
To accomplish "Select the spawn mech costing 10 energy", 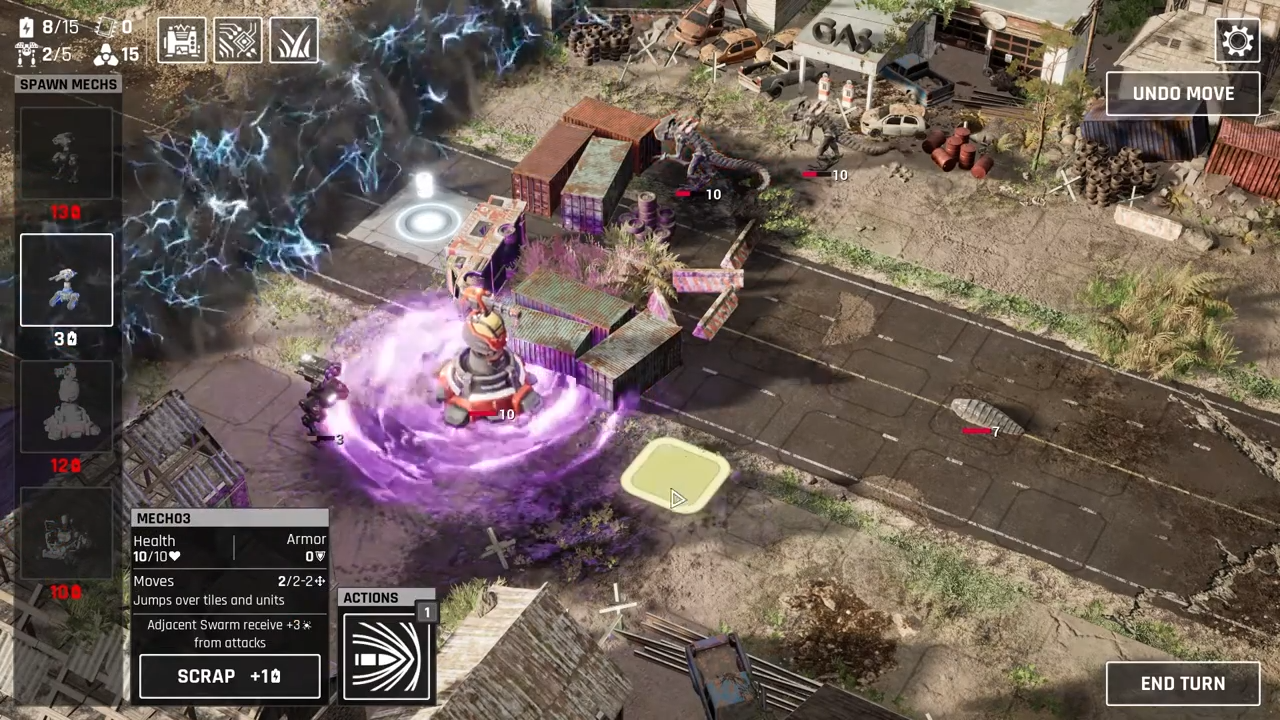I will point(67,533).
